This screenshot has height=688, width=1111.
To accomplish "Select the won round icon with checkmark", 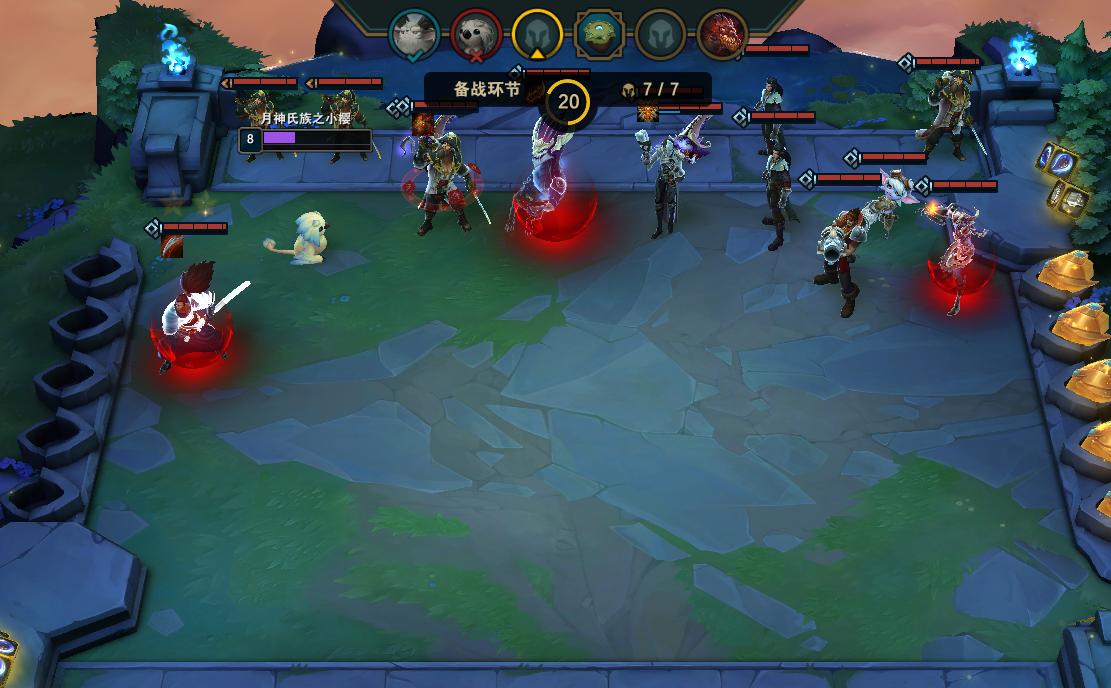I will [x=414, y=33].
